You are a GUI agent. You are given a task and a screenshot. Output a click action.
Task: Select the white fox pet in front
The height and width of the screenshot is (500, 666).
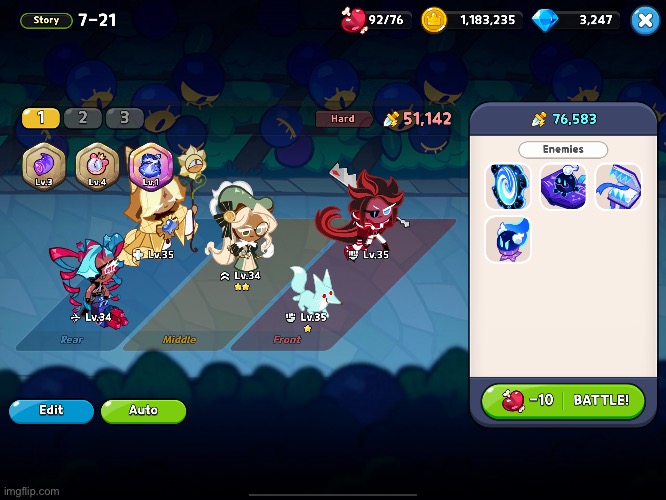(x=310, y=290)
